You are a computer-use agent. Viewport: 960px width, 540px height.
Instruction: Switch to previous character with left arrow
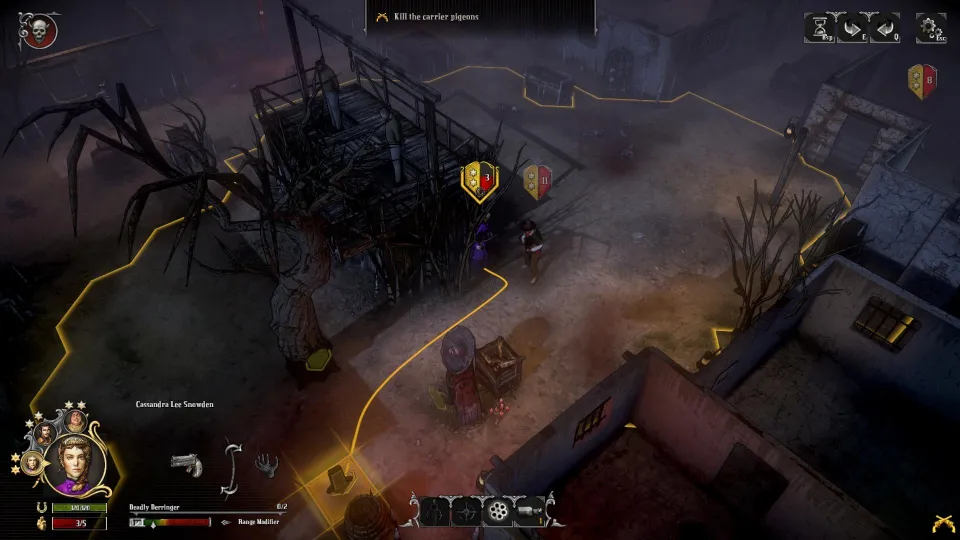885,27
